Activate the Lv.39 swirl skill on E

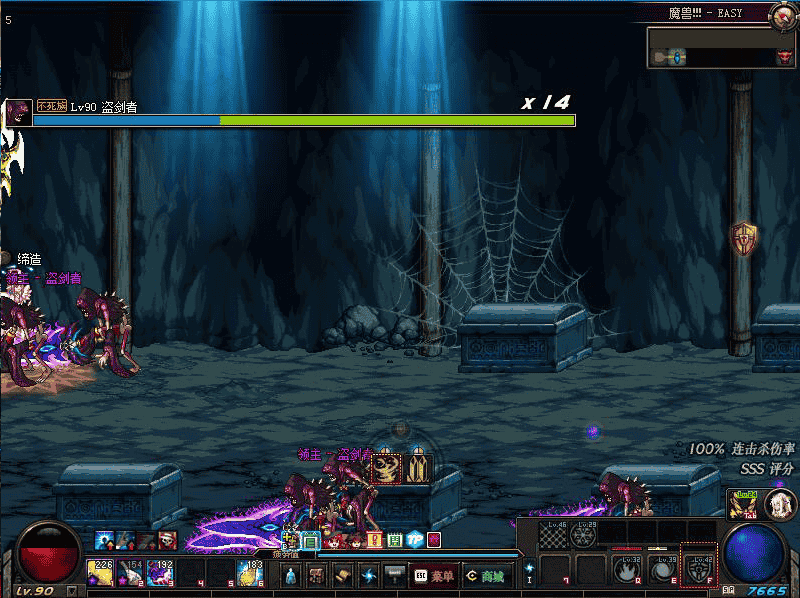coord(661,570)
